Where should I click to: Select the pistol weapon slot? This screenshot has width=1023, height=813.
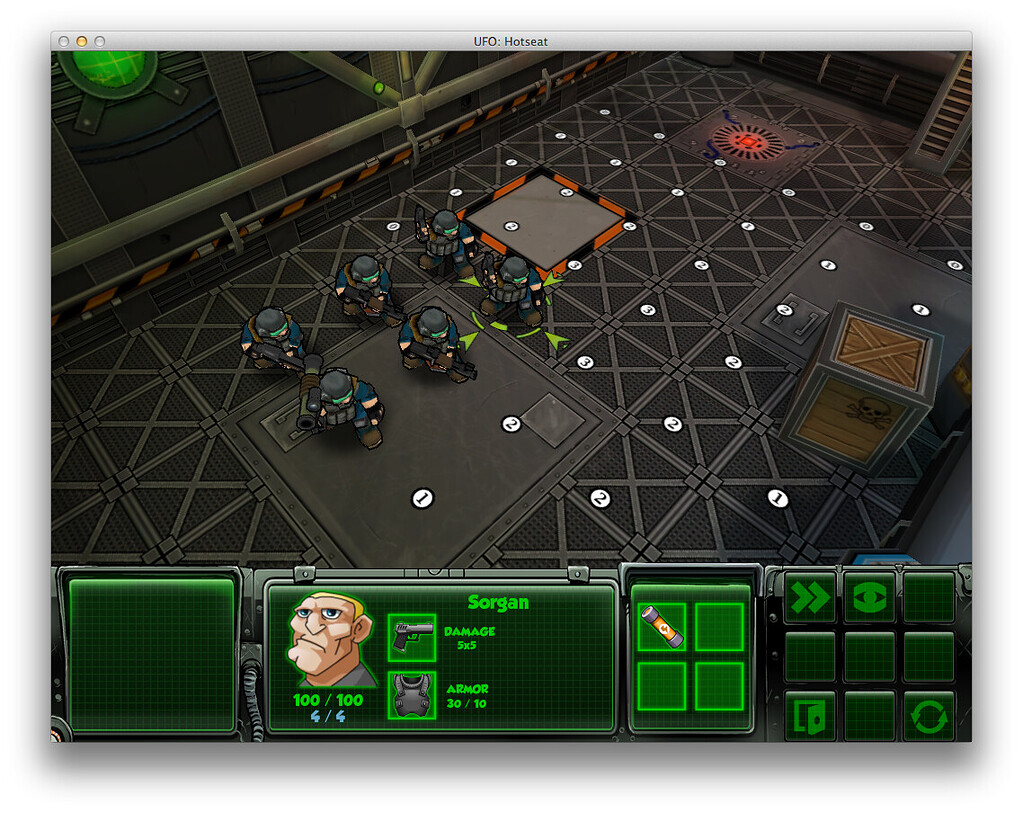click(411, 637)
